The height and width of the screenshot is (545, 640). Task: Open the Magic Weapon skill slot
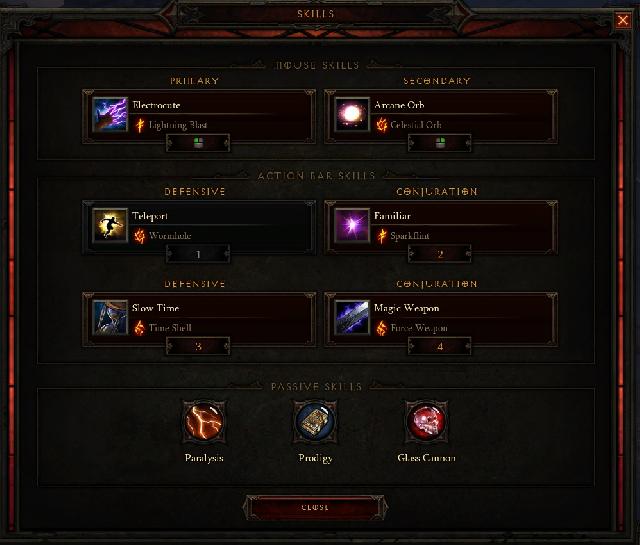point(441,318)
